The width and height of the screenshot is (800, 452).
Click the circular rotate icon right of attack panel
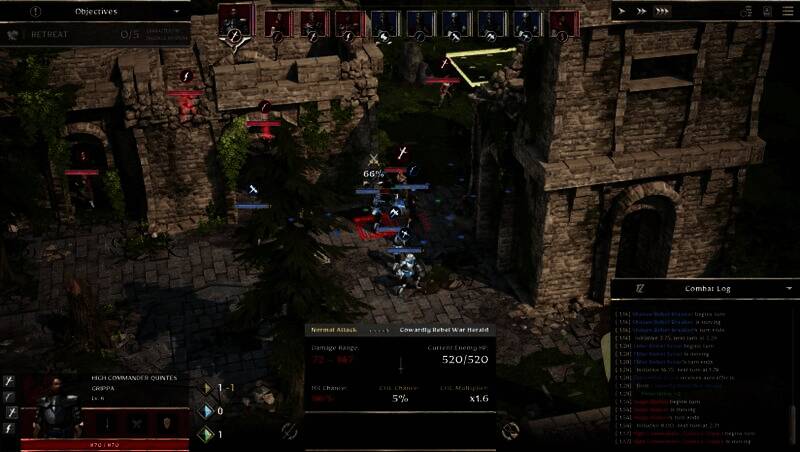point(510,431)
